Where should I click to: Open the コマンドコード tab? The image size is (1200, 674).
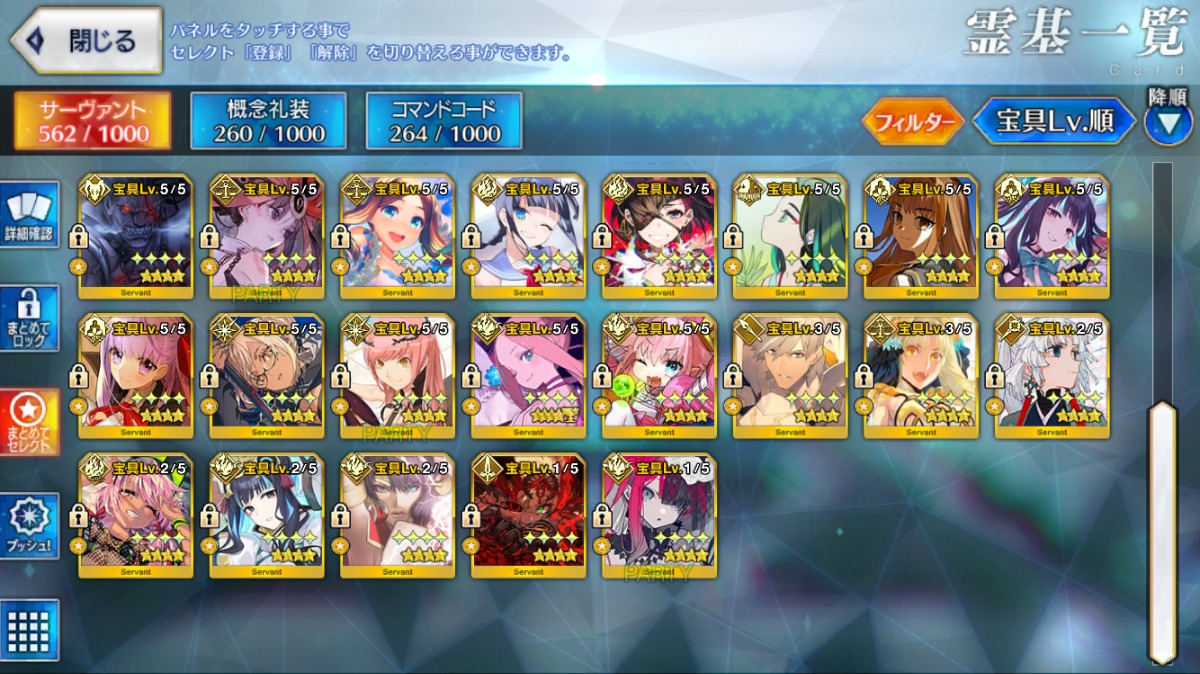(444, 121)
